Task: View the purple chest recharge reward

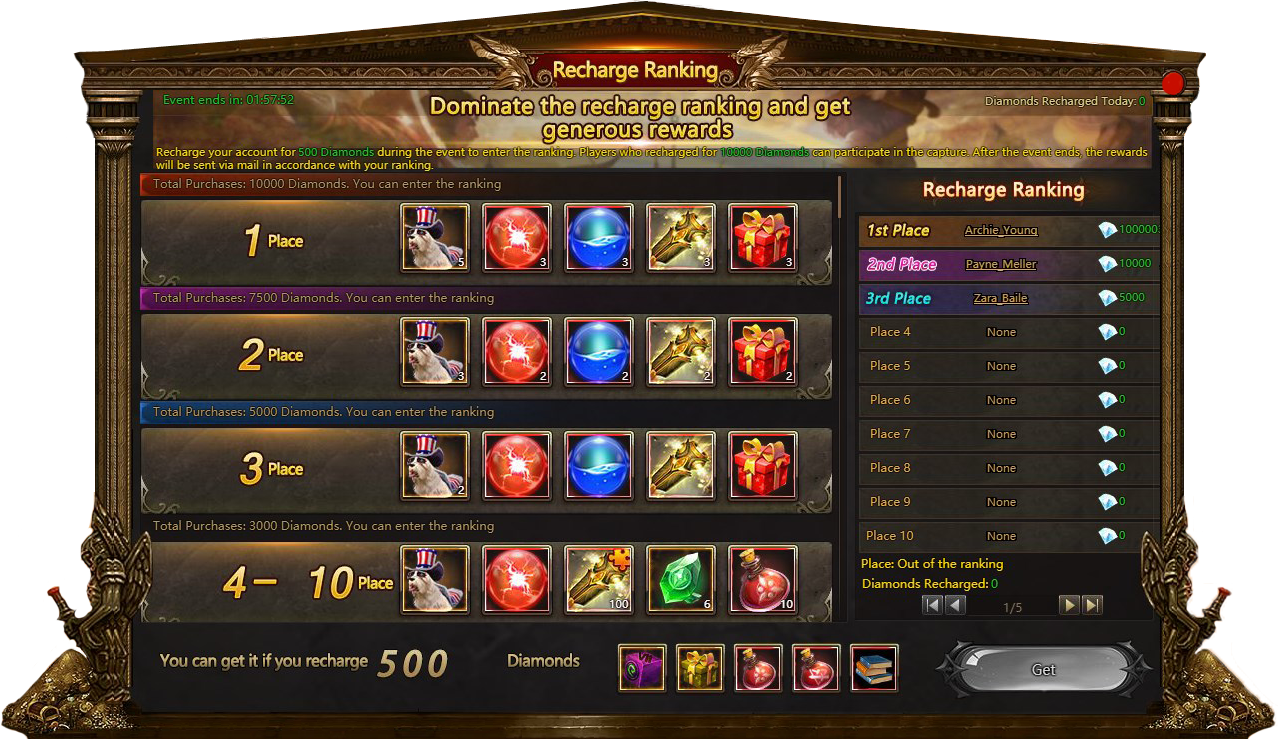Action: (642, 668)
